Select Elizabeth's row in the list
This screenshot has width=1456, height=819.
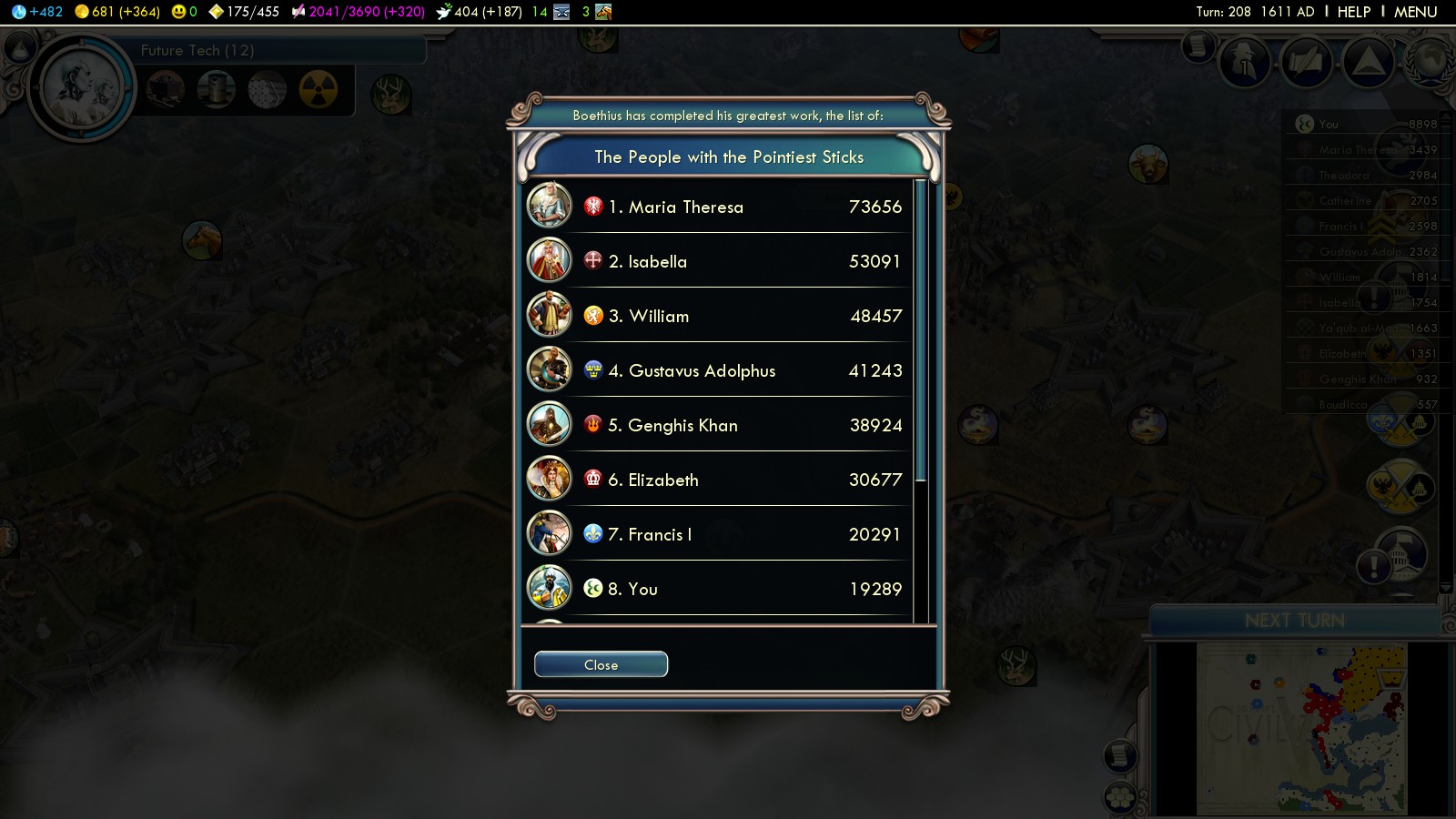tap(717, 480)
